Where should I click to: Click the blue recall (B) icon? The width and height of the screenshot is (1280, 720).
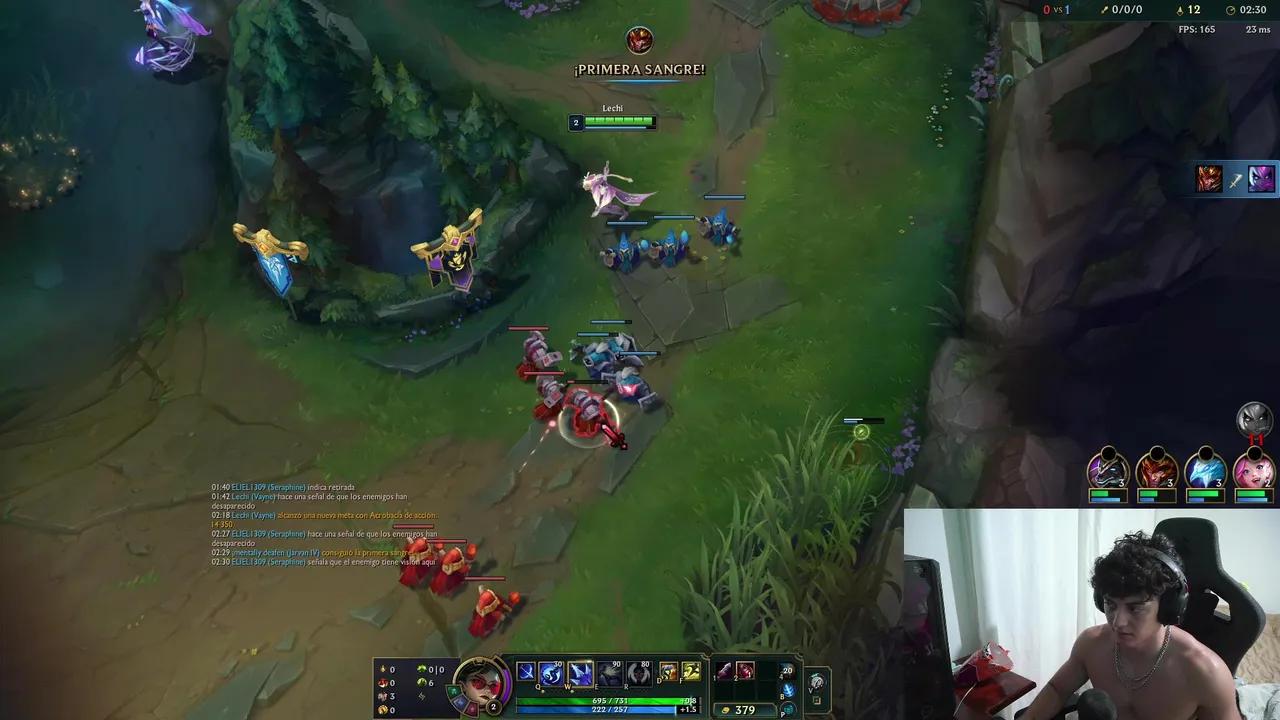(x=789, y=689)
